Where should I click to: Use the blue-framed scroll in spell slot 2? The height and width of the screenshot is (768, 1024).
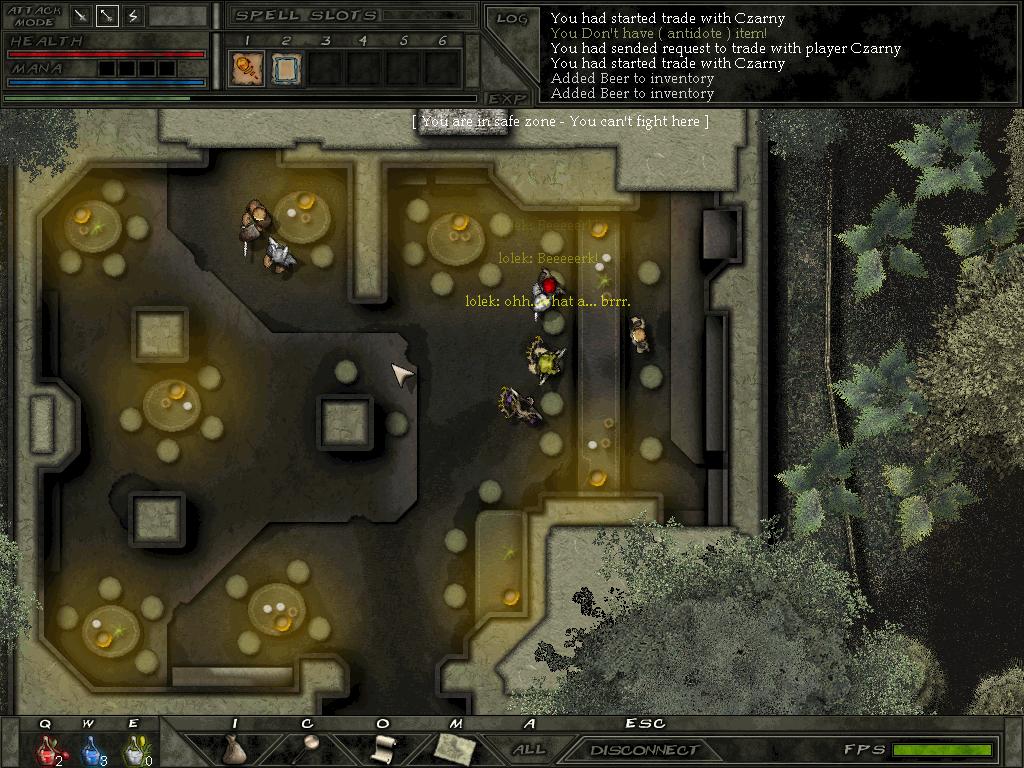point(285,68)
